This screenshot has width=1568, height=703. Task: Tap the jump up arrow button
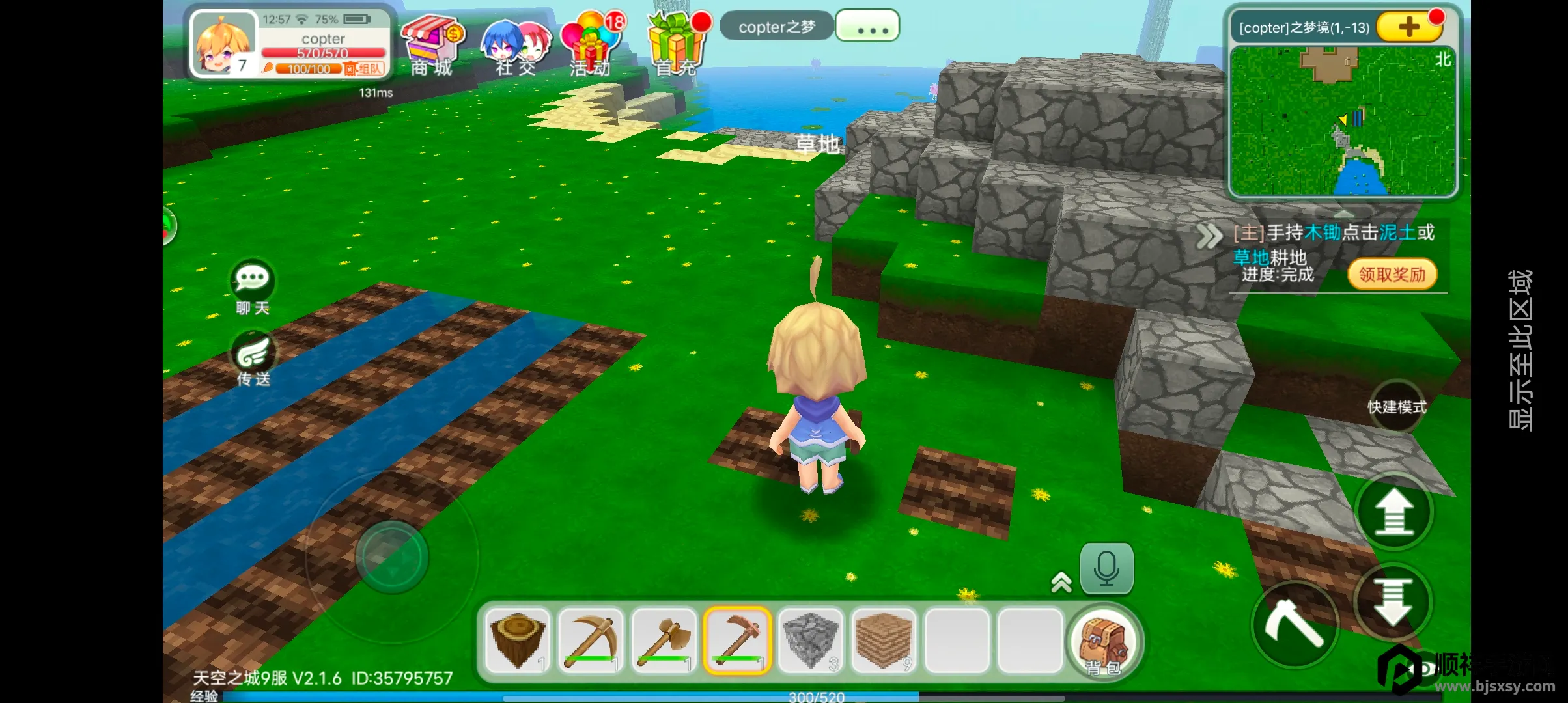[x=1393, y=512]
